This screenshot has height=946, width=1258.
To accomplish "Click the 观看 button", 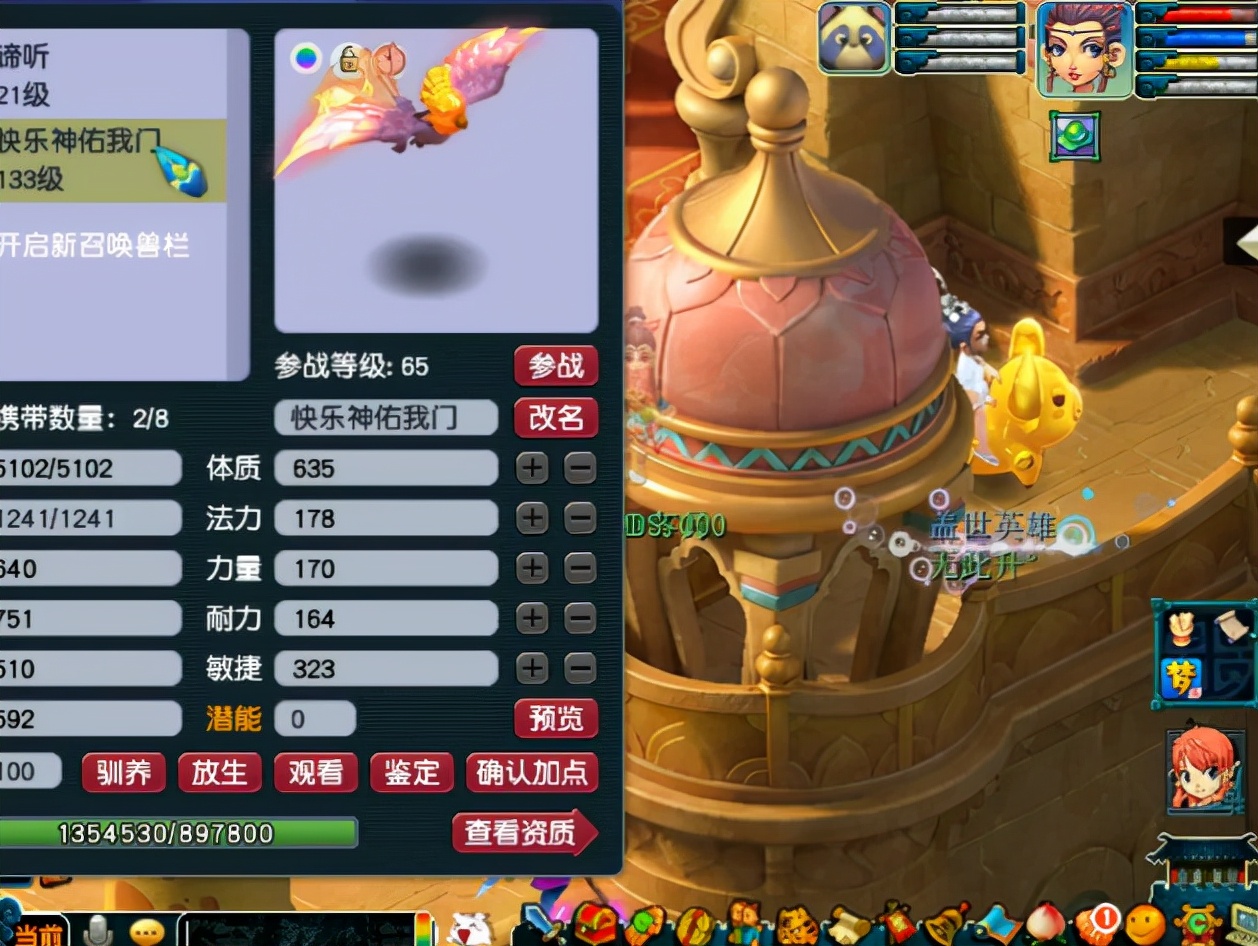I will [x=315, y=772].
